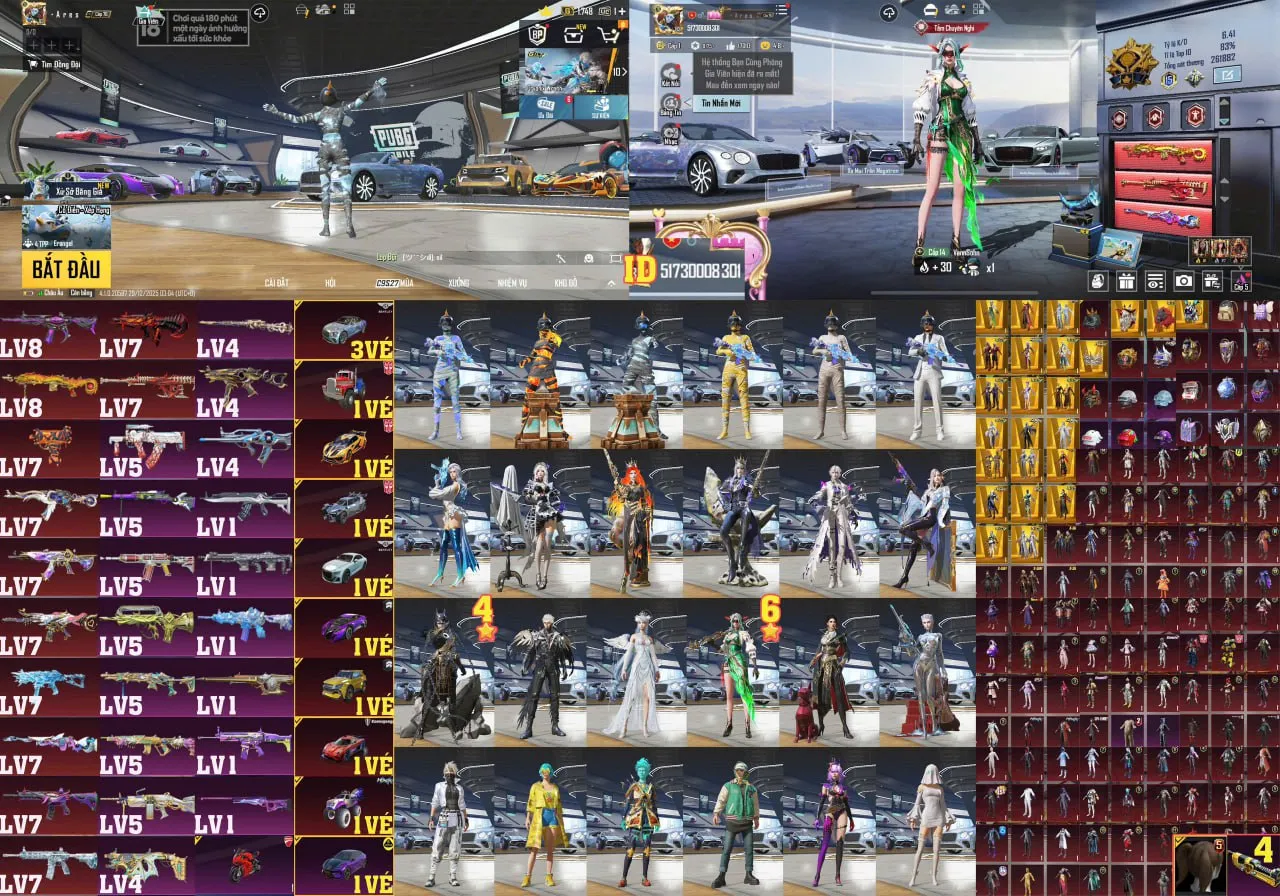
Task: Open the profile avatar in the lobby
Action: click(x=34, y=13)
